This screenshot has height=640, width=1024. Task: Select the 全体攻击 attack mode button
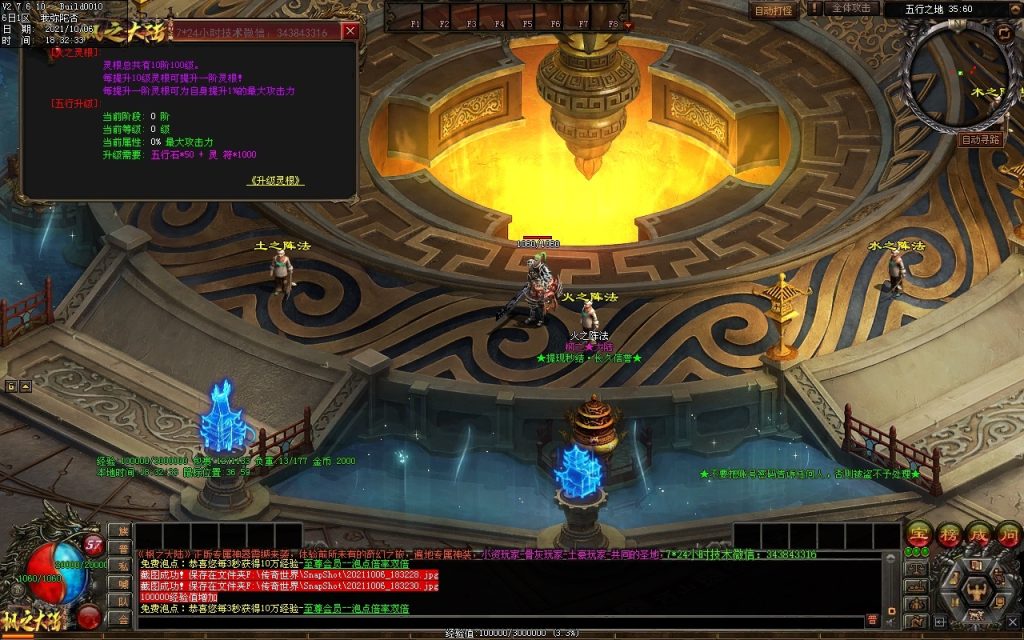pos(849,8)
